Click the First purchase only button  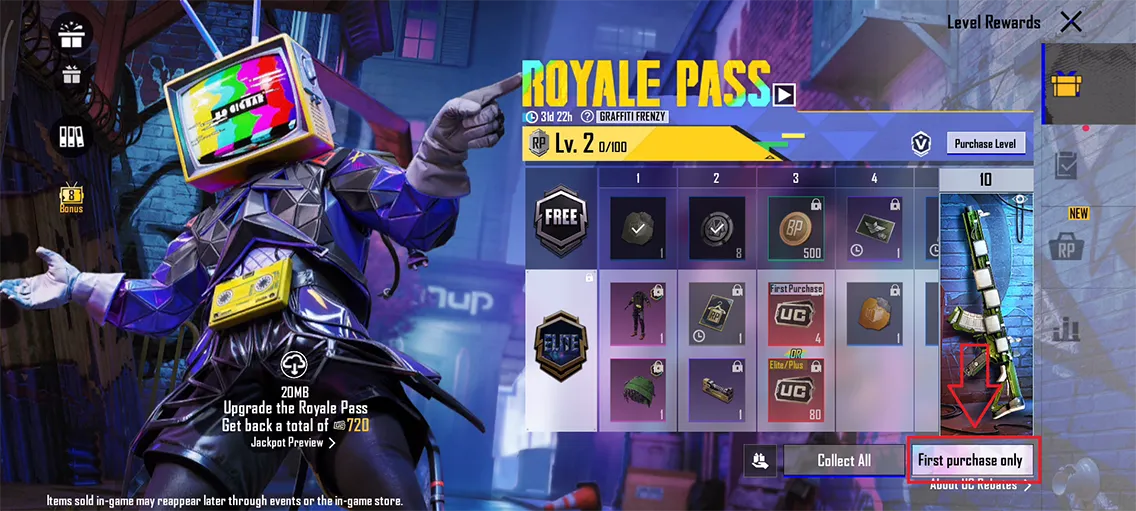pyautogui.click(x=970, y=460)
